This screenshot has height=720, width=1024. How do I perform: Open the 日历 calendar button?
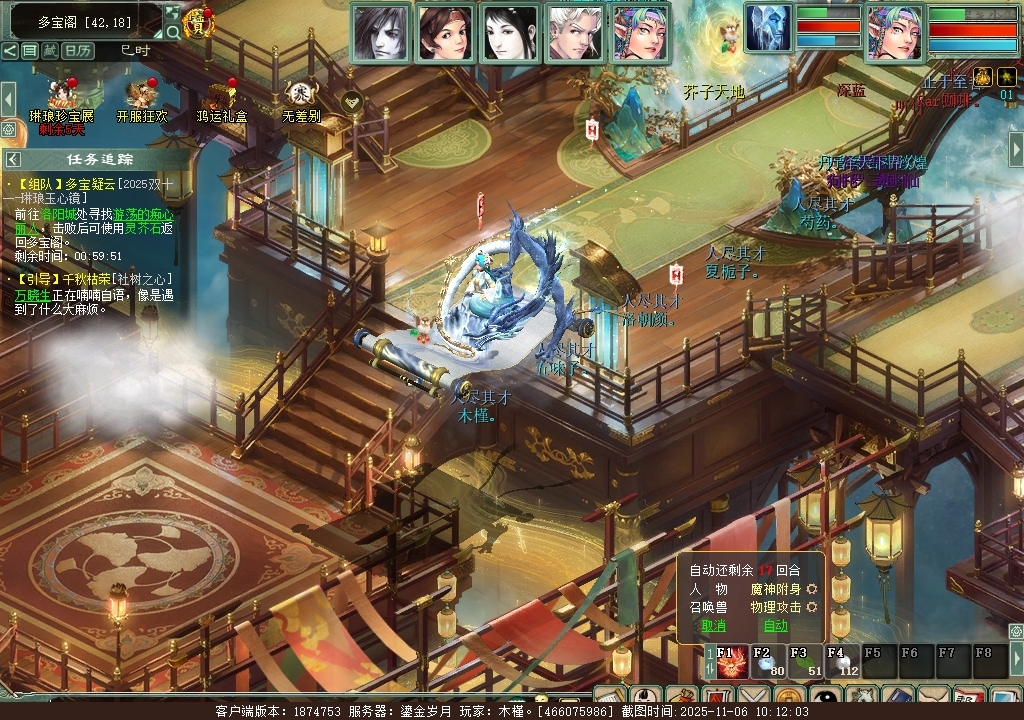(79, 50)
